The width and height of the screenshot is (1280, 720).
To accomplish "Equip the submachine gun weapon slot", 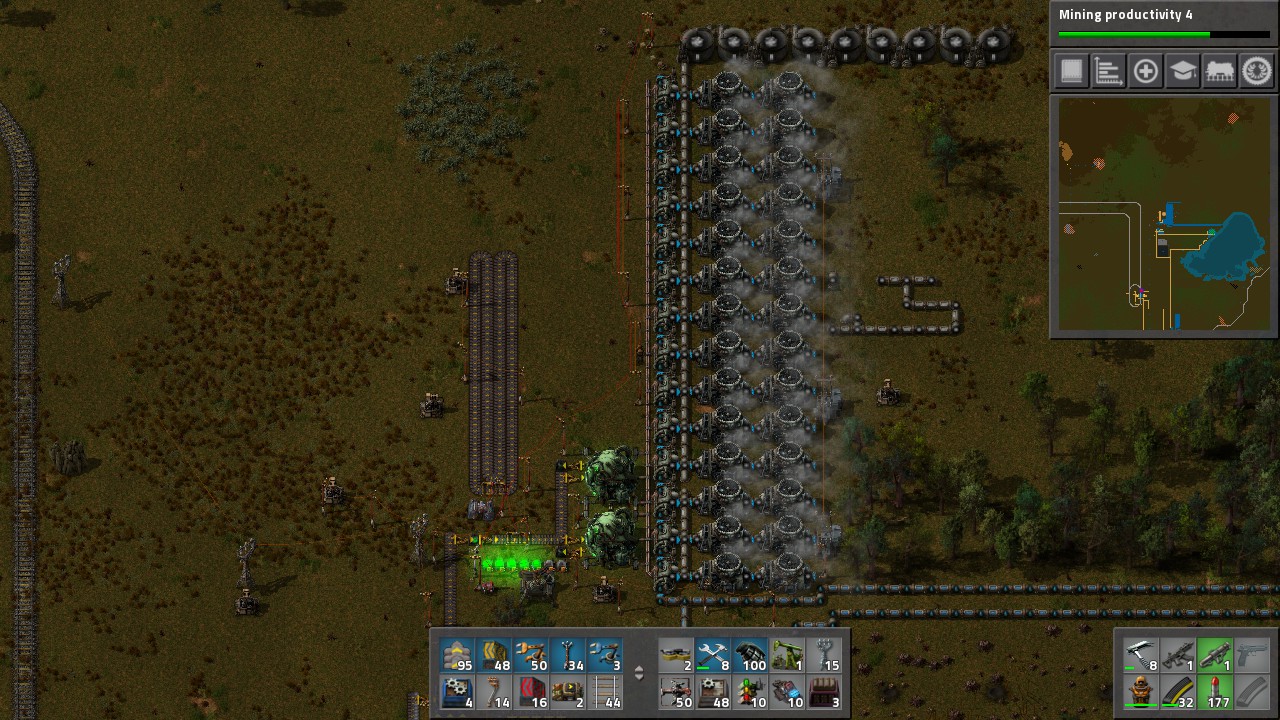I will coord(1178,654).
